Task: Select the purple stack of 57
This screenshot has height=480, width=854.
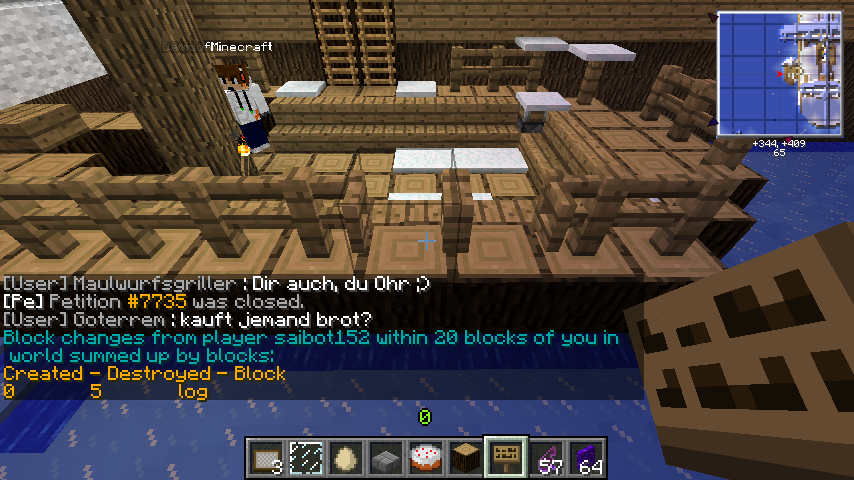Action: 545,457
